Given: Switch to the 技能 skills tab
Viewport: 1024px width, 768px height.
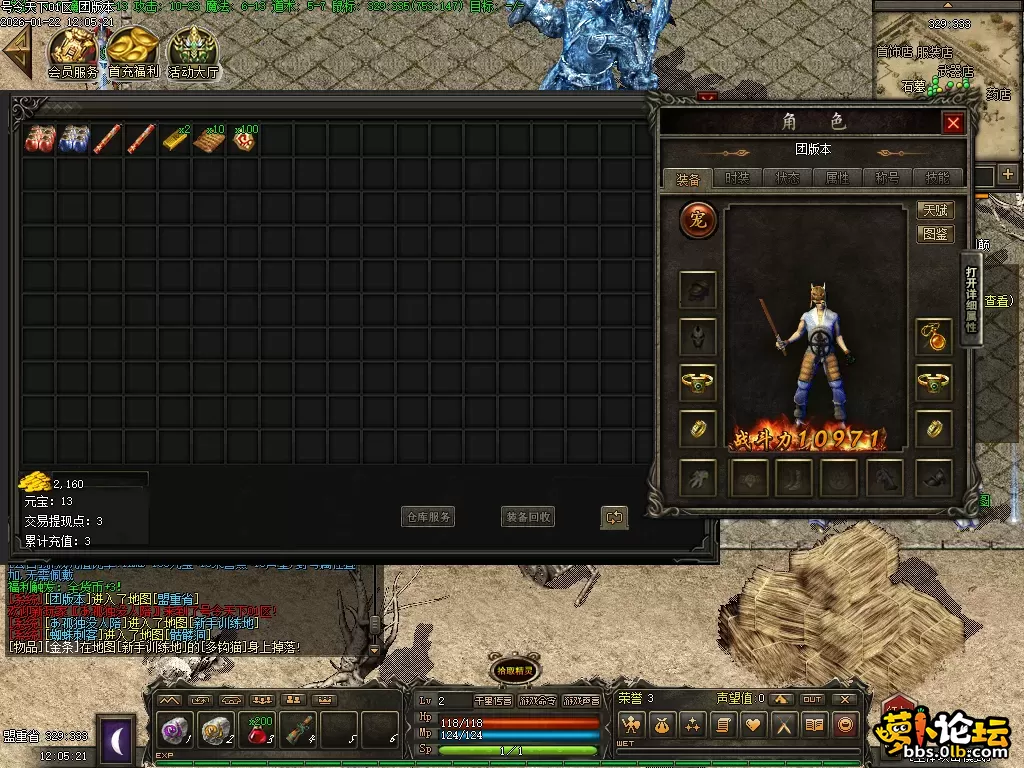Looking at the screenshot, I should point(937,178).
